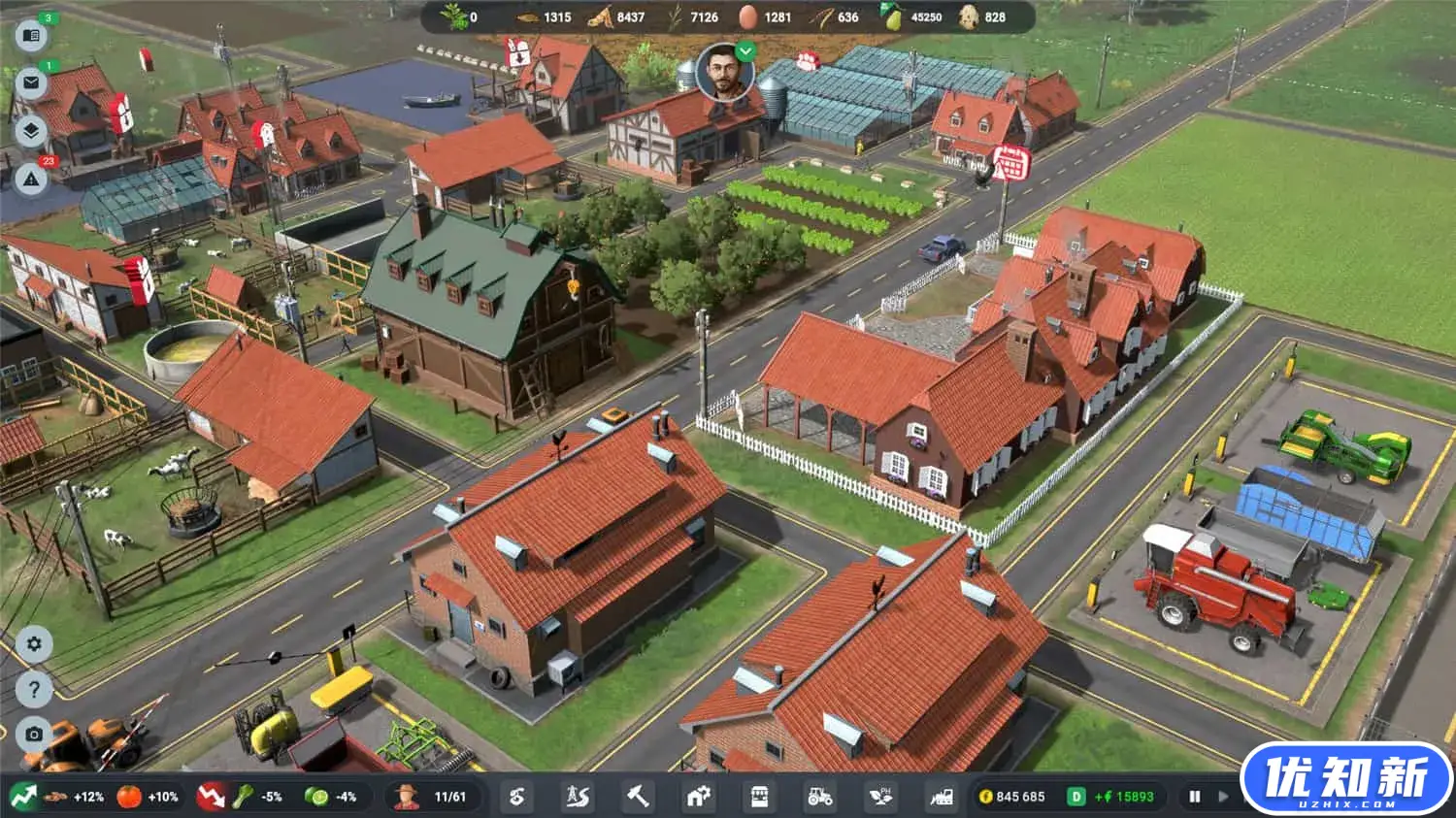Open the map layers panel

pyautogui.click(x=32, y=131)
